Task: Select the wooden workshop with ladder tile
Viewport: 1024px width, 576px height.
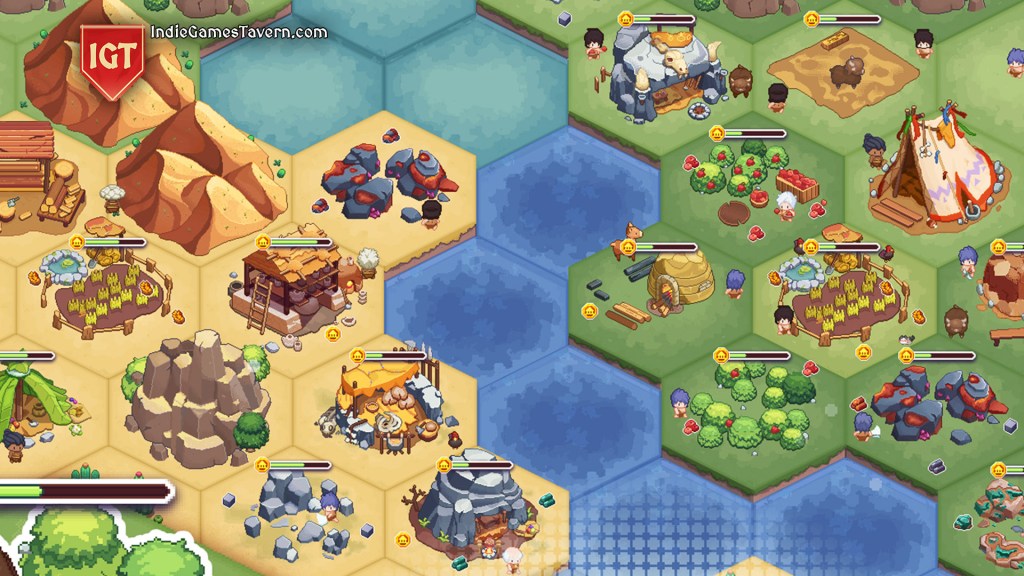Action: [293, 288]
